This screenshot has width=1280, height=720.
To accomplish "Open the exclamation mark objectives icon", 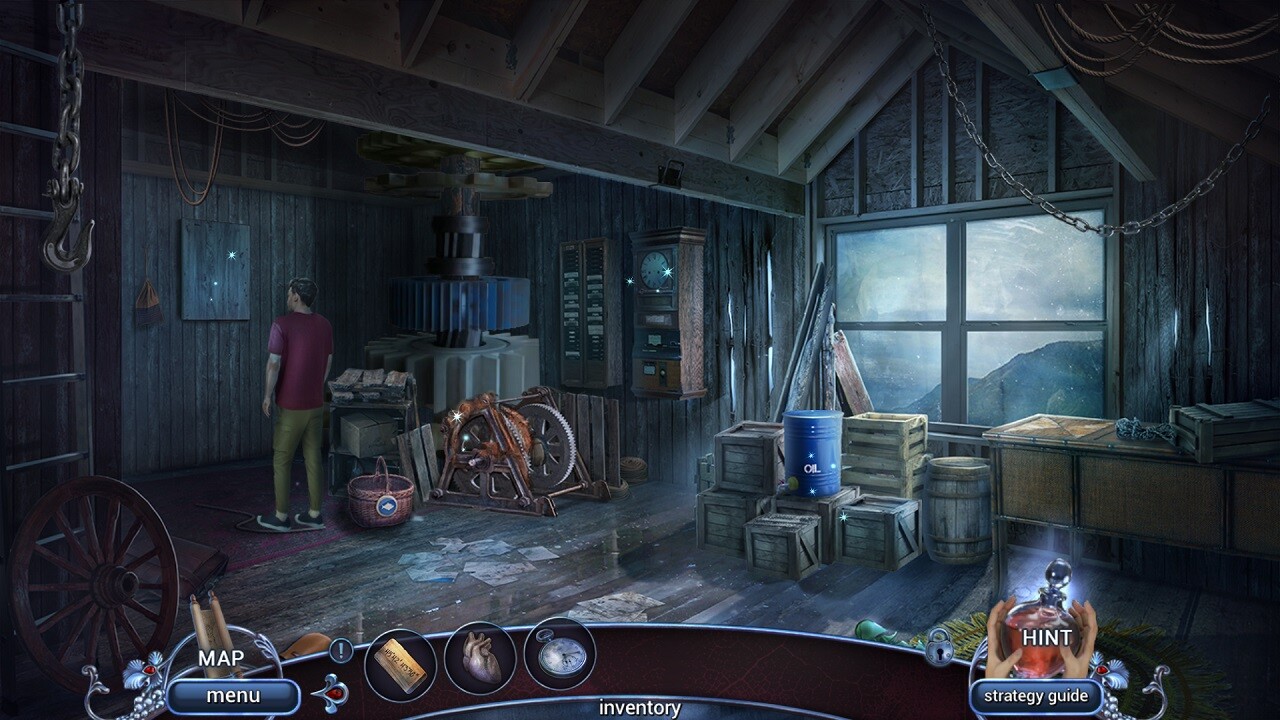I will (342, 648).
